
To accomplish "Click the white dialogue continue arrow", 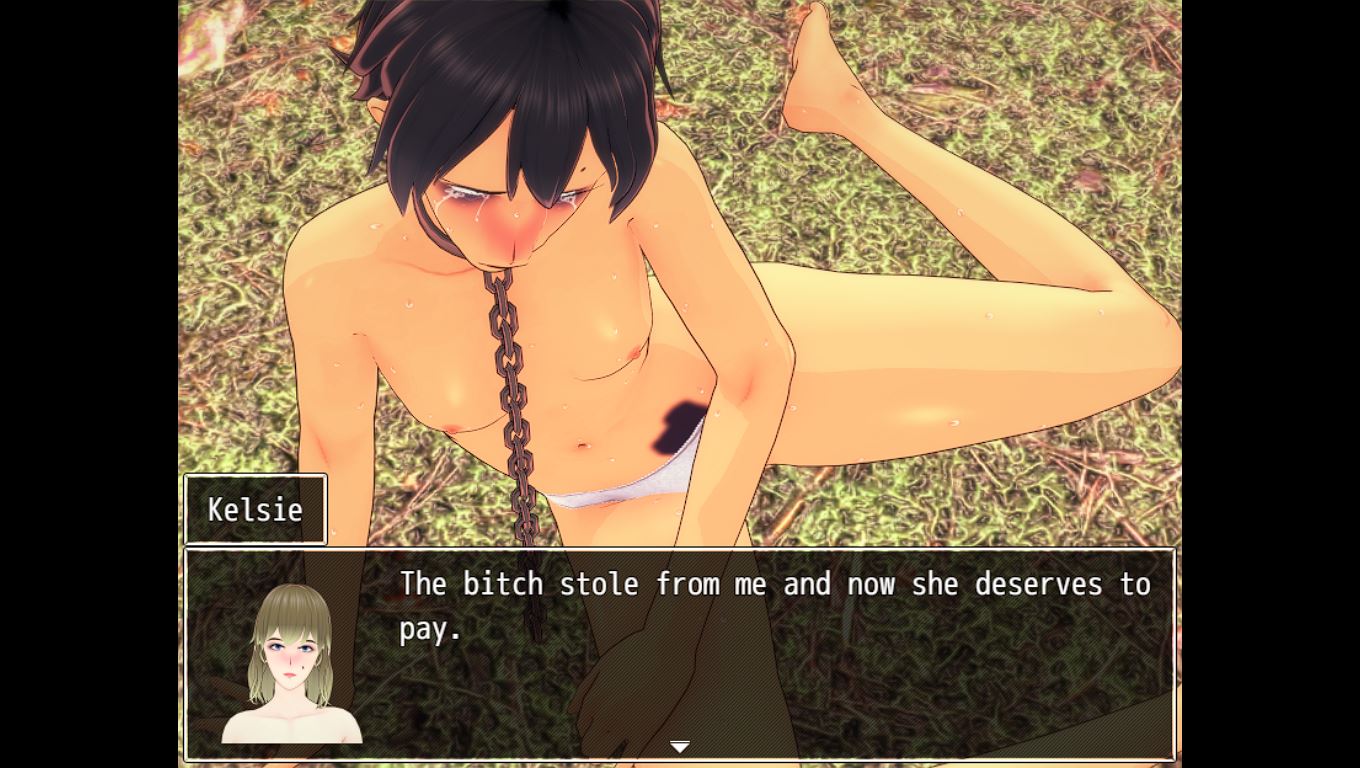I will click(680, 746).
